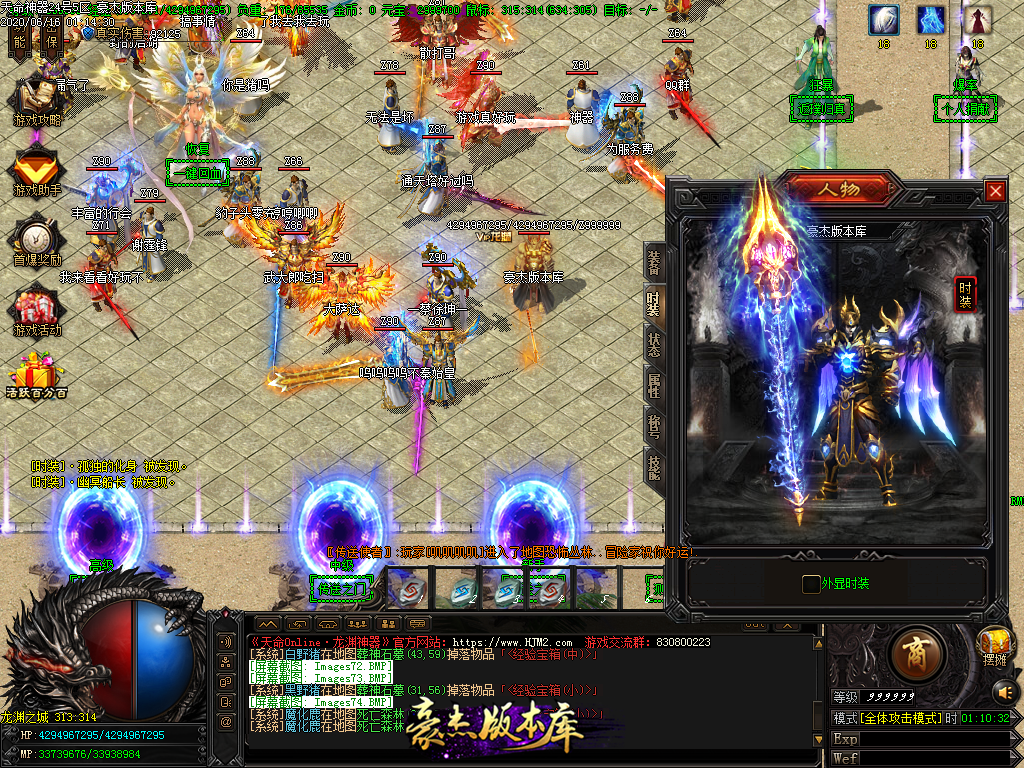This screenshot has width=1024, height=768.
Task: Open the 状态 status tab
Action: point(654,345)
